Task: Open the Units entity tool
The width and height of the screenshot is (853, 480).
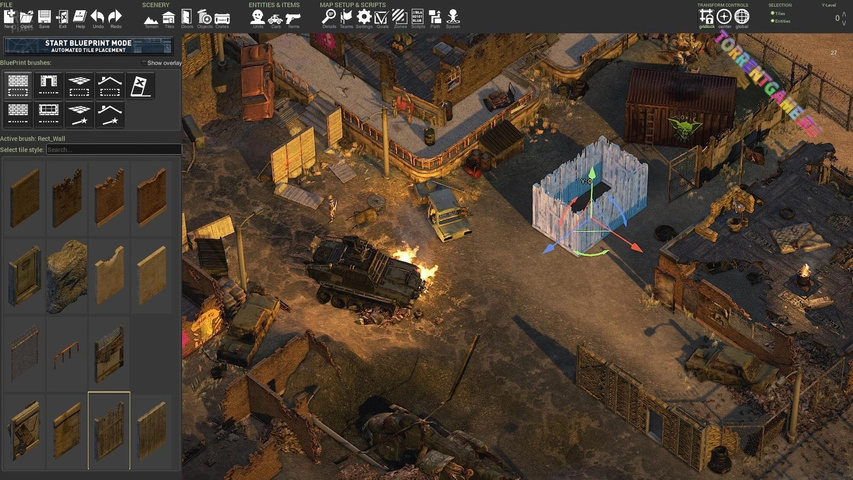Action: tap(257, 18)
